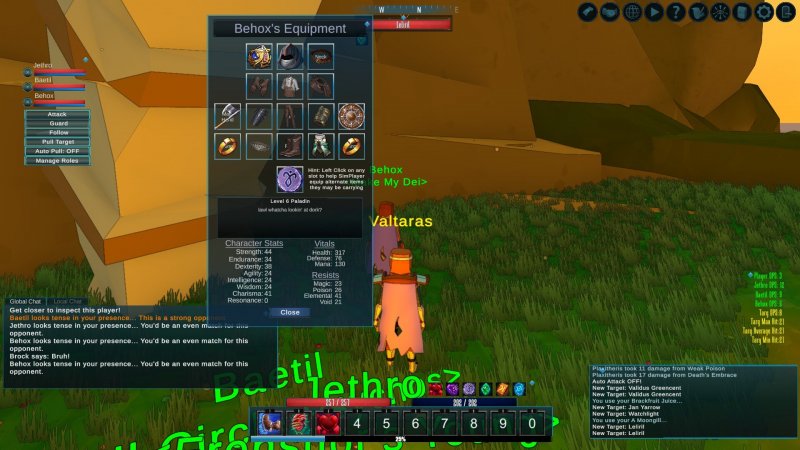
Task: Click the Pull Target button
Action: point(57,142)
